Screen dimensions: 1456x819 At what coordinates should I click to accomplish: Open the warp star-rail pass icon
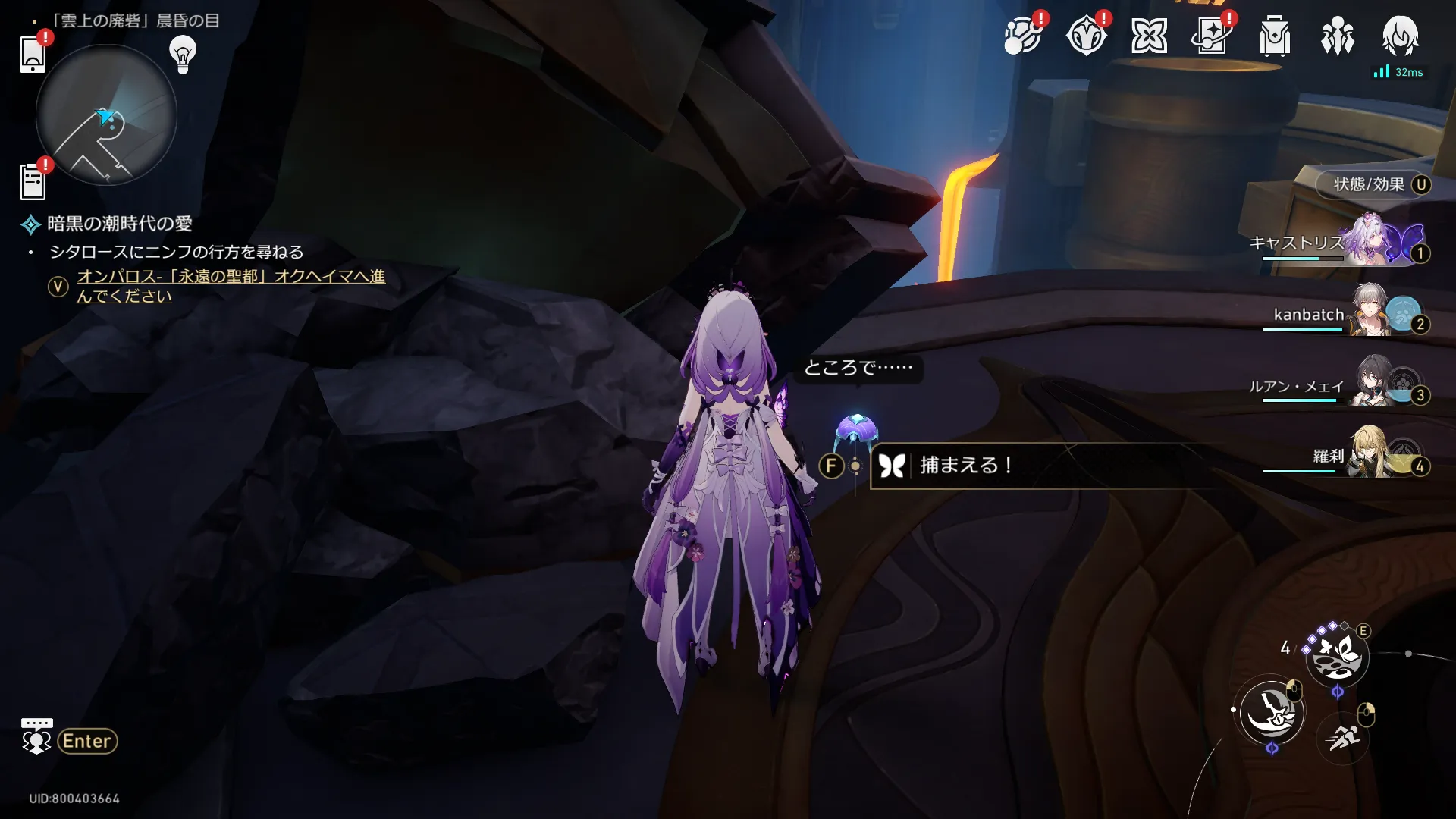coord(1211,36)
